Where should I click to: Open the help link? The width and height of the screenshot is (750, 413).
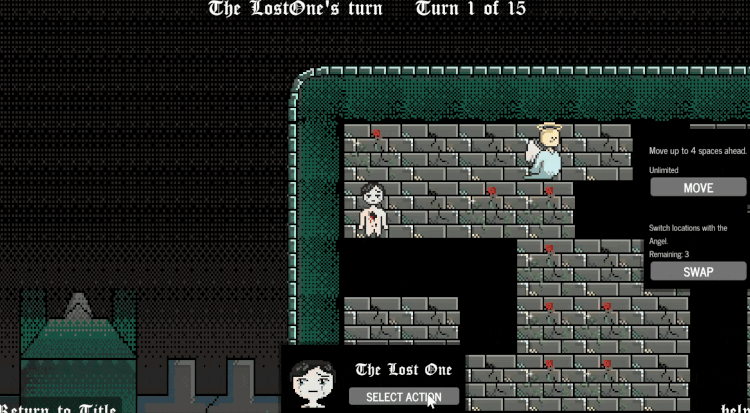coord(735,407)
